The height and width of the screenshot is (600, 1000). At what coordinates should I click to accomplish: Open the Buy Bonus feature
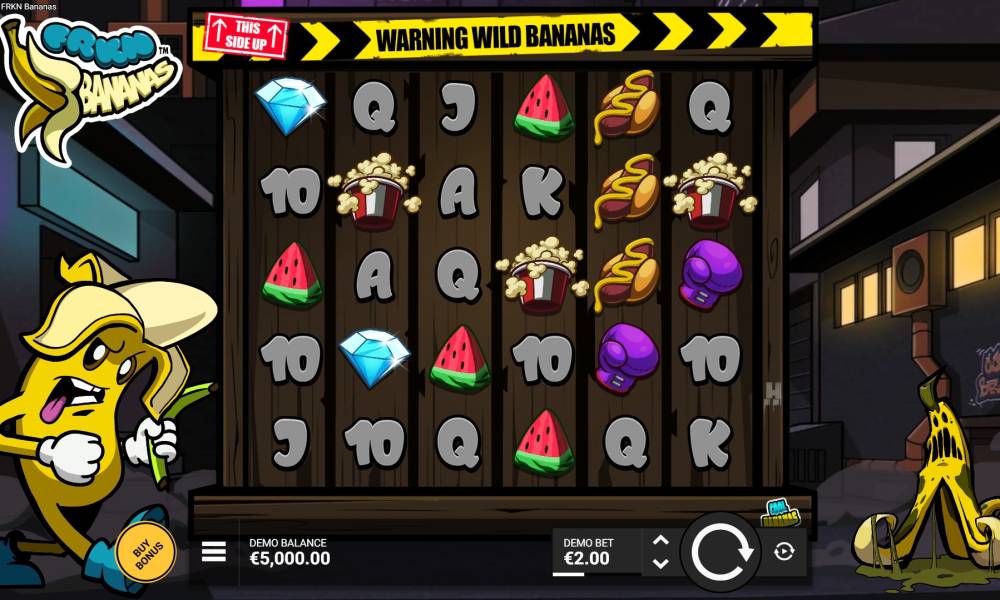point(146,551)
